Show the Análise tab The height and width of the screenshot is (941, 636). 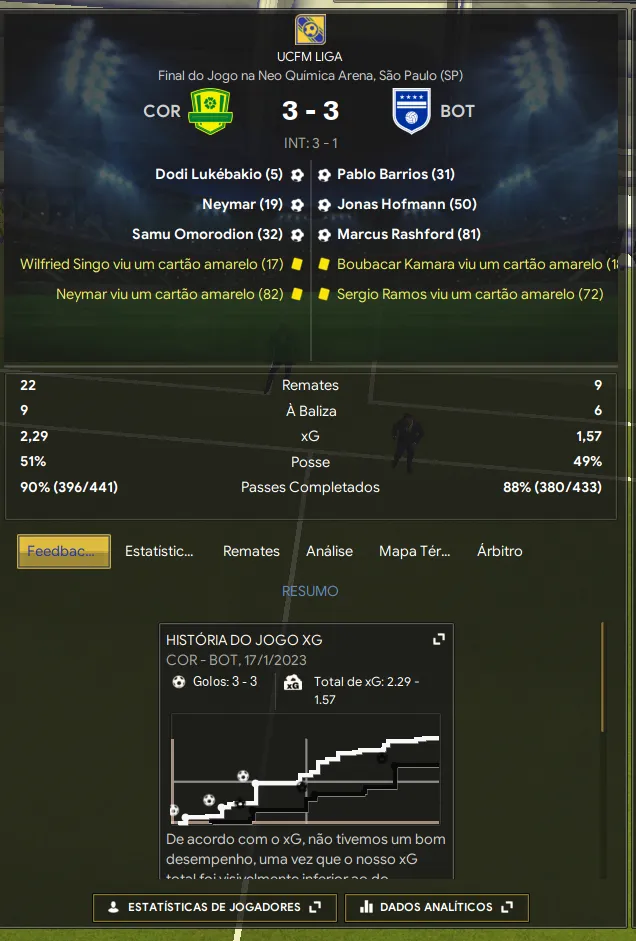coord(329,551)
